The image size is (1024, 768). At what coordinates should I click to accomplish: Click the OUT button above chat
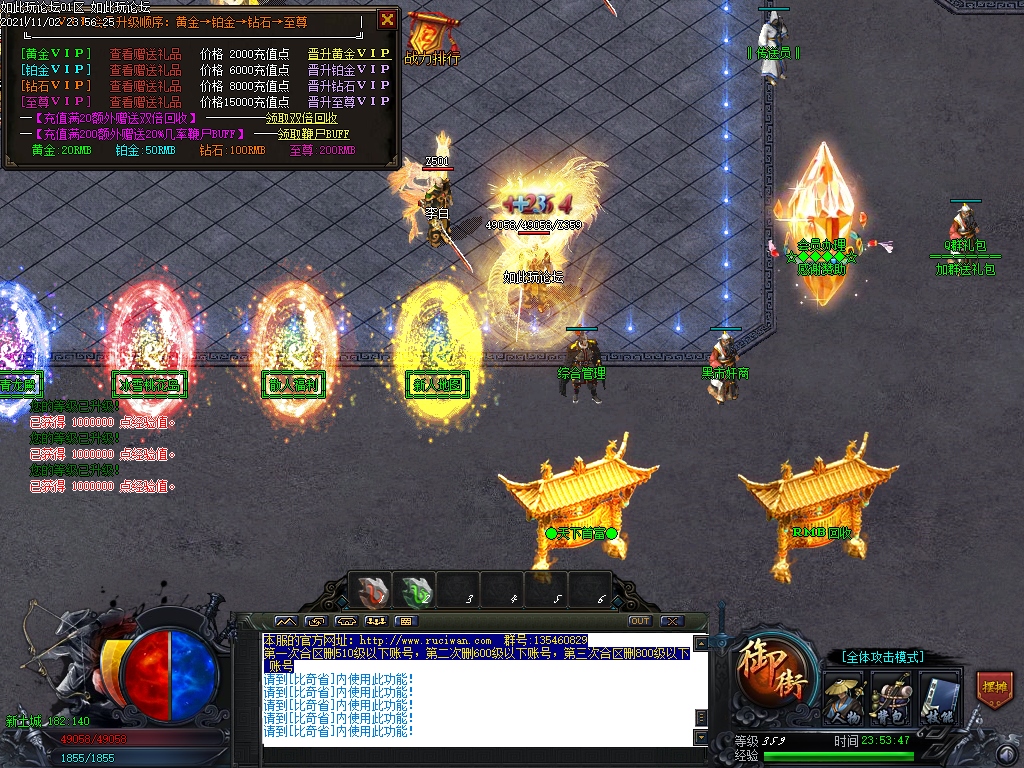(x=640, y=621)
